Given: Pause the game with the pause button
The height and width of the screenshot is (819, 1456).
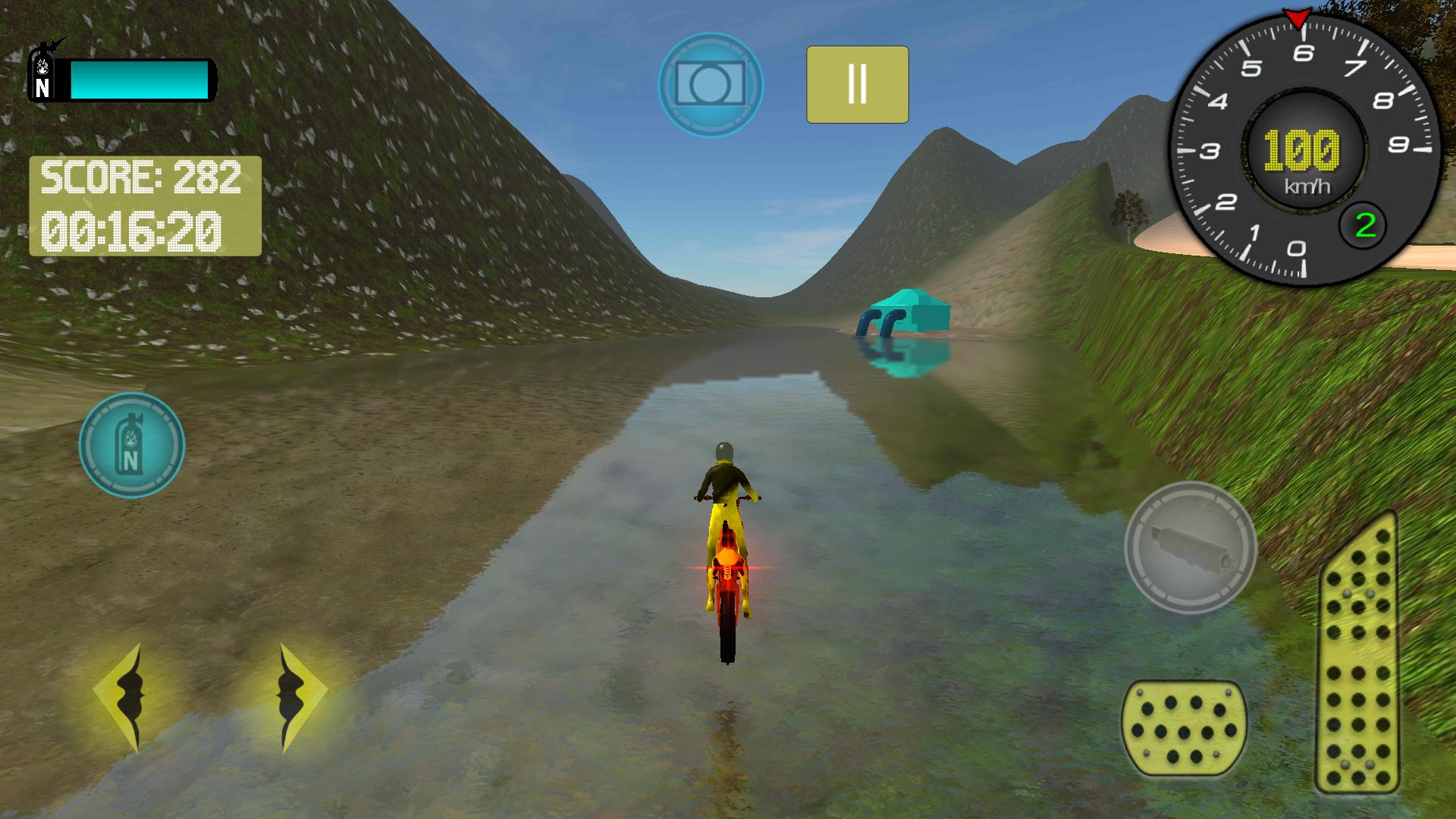Looking at the screenshot, I should pyautogui.click(x=857, y=83).
